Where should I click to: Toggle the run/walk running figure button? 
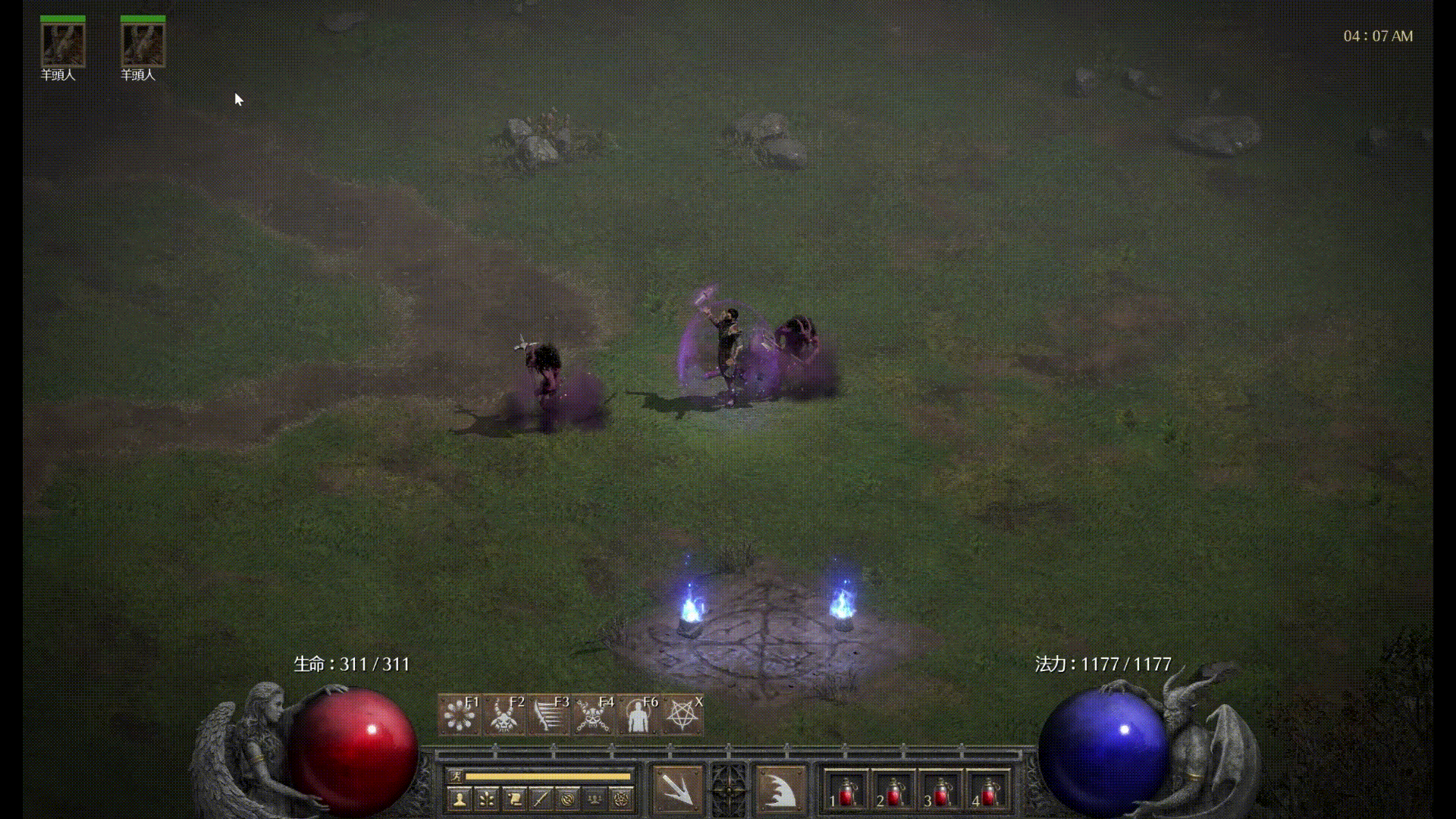[456, 776]
